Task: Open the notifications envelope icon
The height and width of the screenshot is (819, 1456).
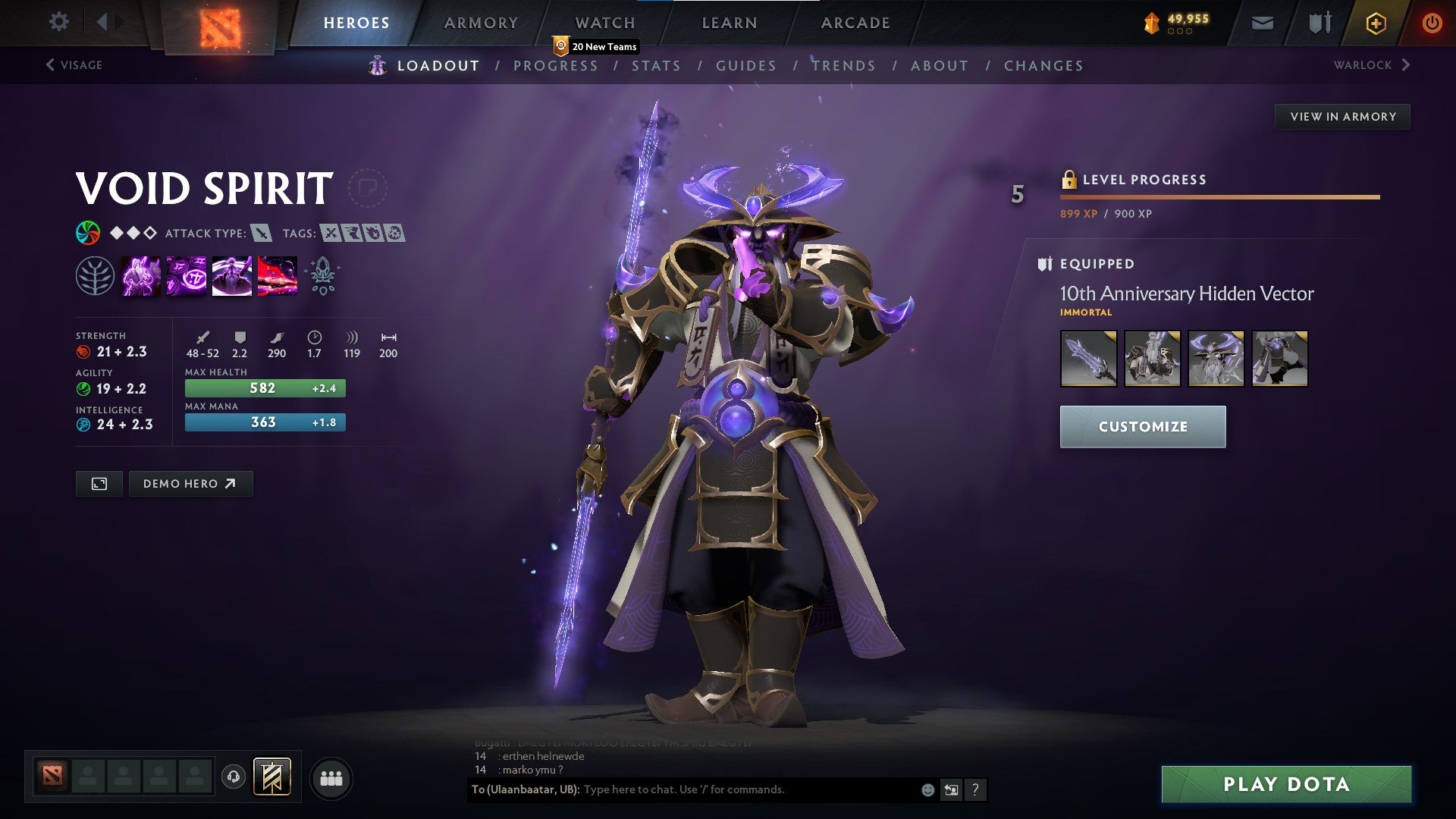Action: point(1262,22)
